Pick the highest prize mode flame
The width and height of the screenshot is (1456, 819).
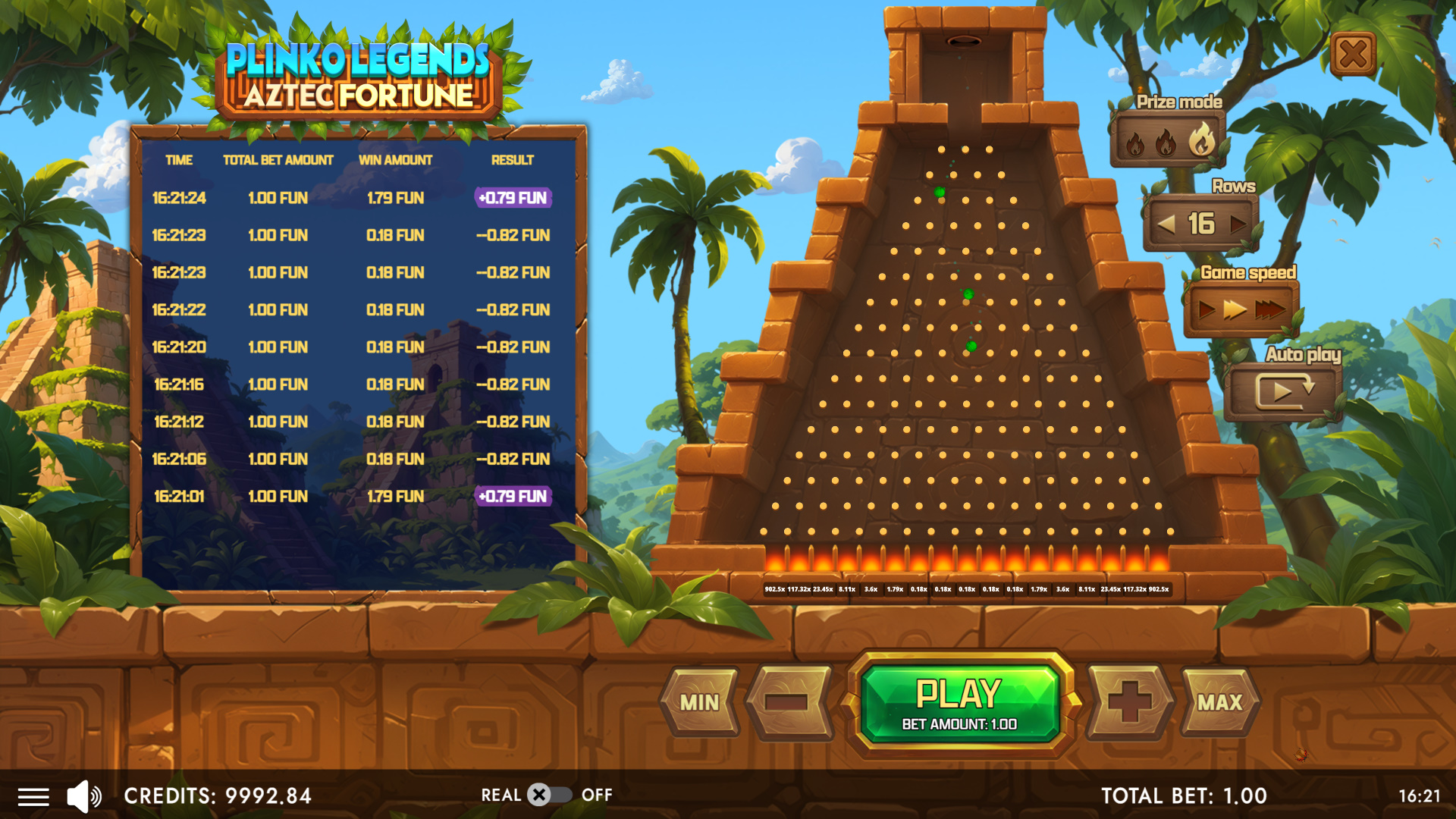click(1201, 140)
